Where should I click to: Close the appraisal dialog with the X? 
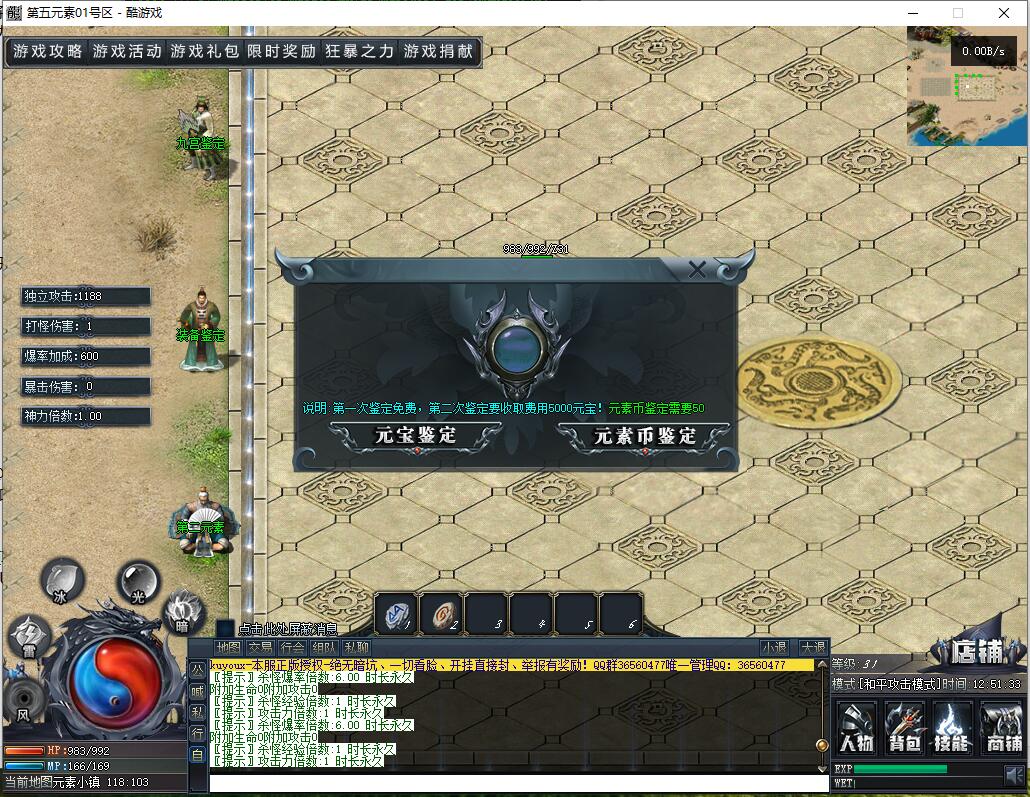coord(697,269)
